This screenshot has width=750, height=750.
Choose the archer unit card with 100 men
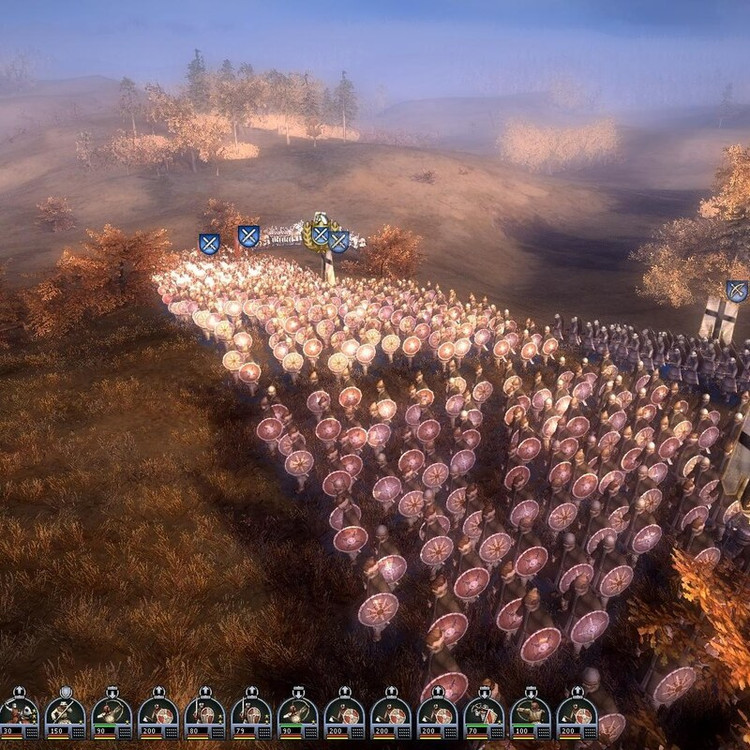(x=530, y=714)
